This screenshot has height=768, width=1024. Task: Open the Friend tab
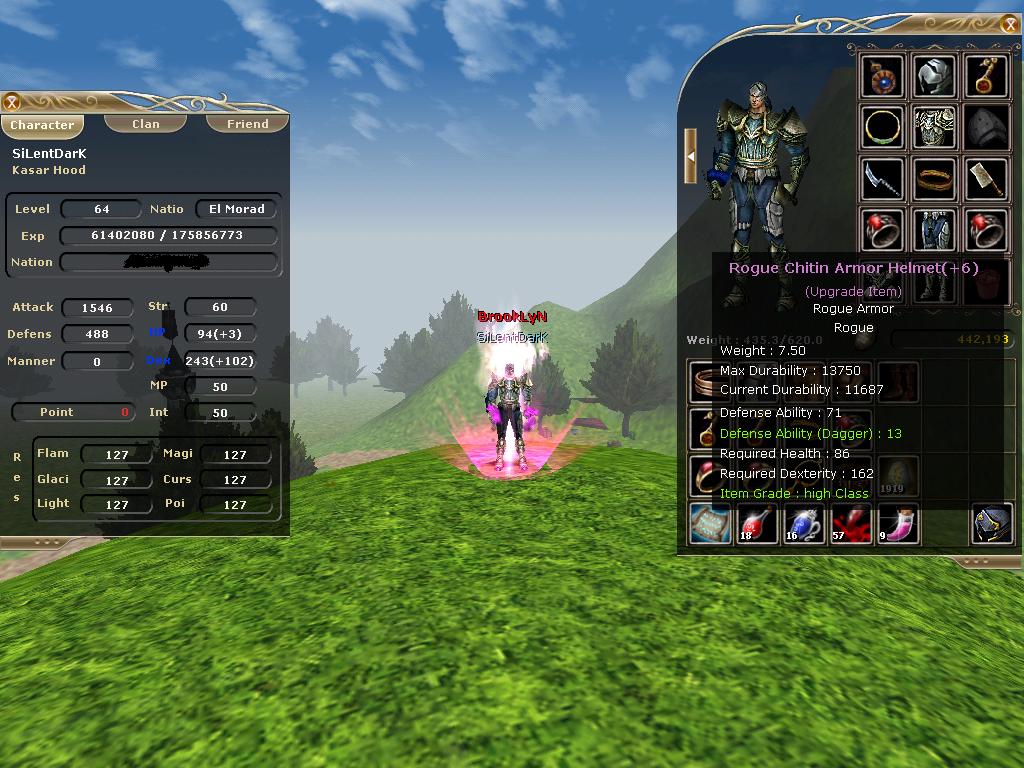tap(247, 124)
